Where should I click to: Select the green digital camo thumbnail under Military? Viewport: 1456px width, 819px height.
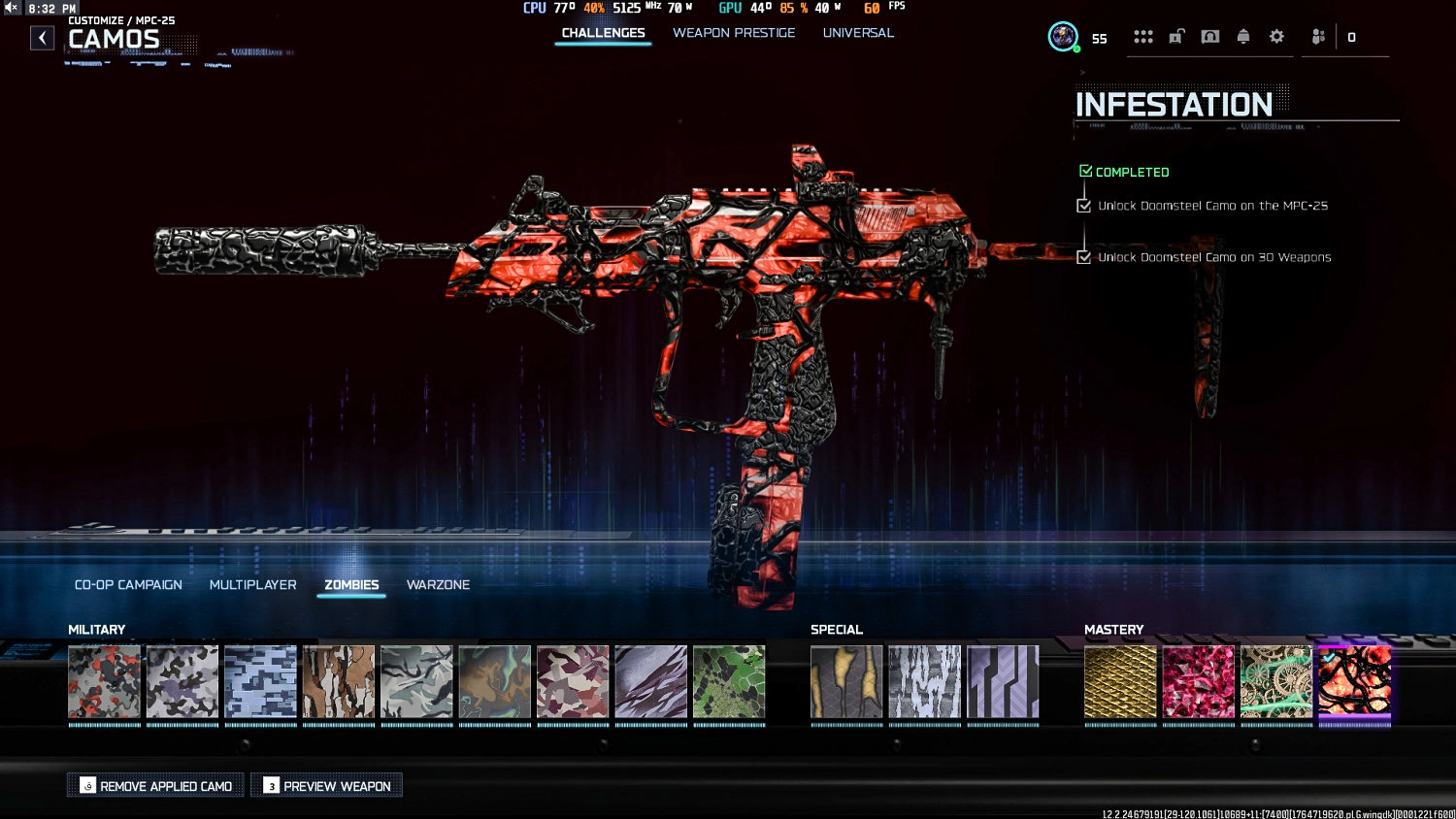(x=729, y=681)
